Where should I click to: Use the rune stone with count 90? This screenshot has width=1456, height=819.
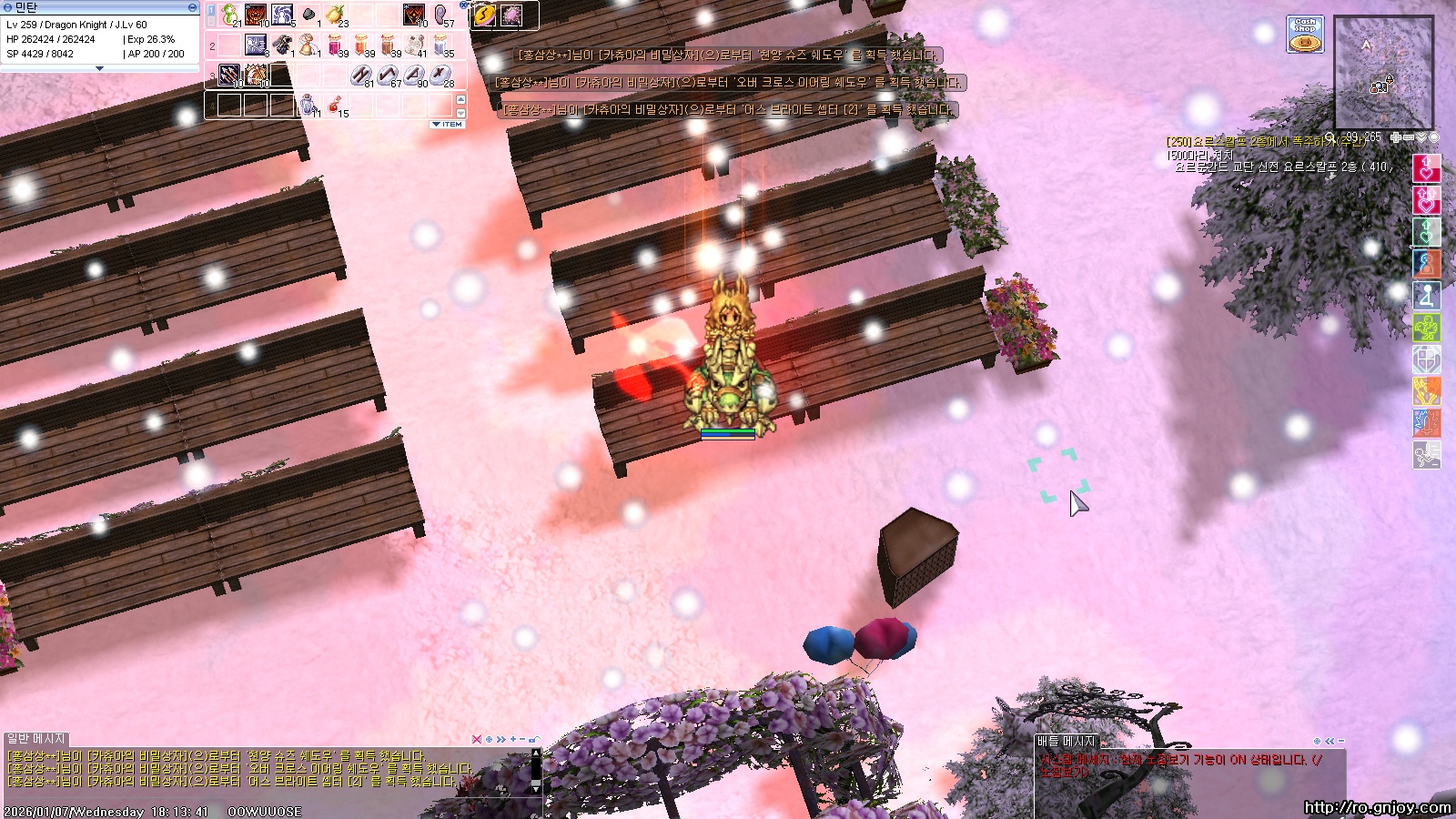tap(415, 75)
